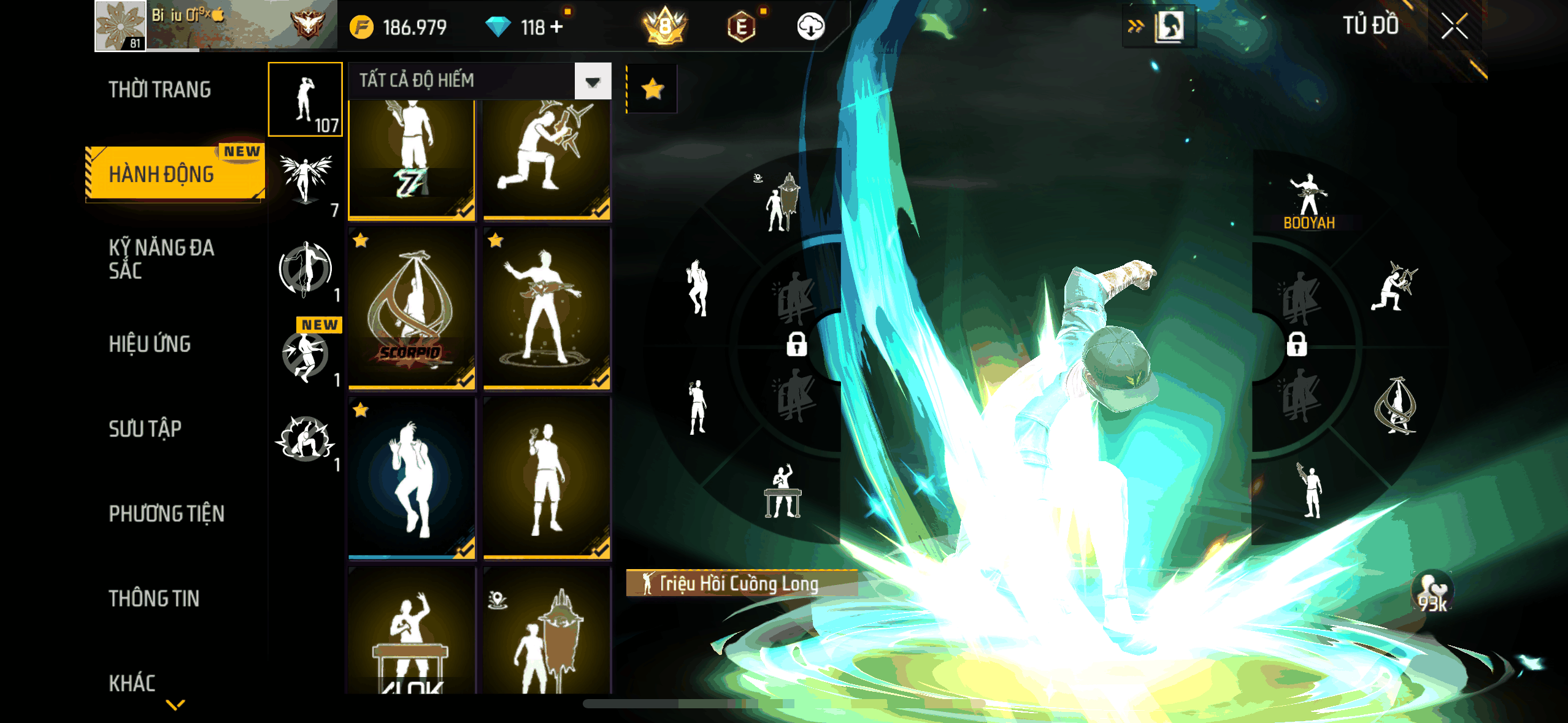Viewport: 1568px width, 723px height.
Task: Select the ALOK DJ table emote tile
Action: (x=412, y=632)
